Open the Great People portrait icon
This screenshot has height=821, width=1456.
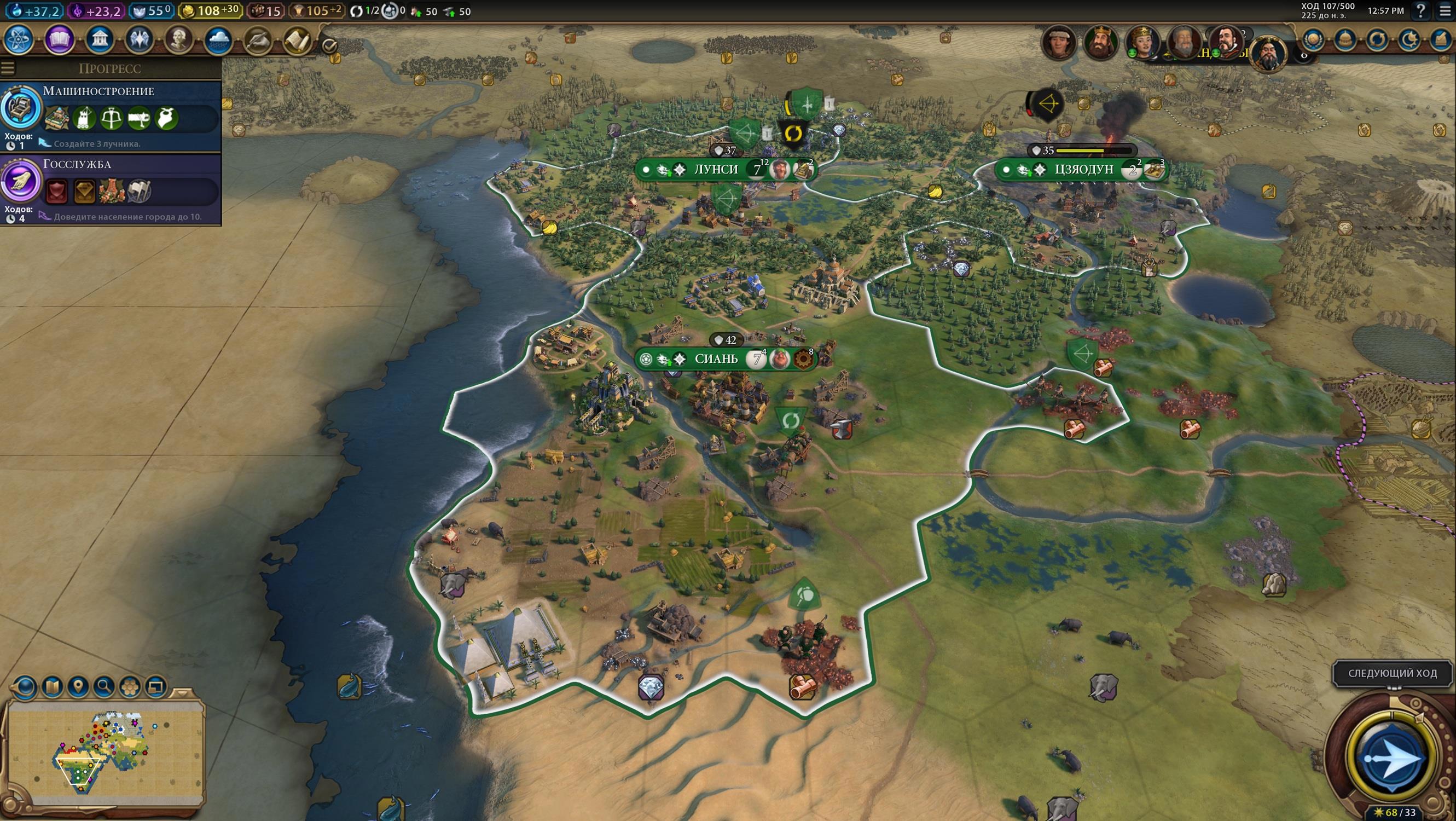(178, 40)
